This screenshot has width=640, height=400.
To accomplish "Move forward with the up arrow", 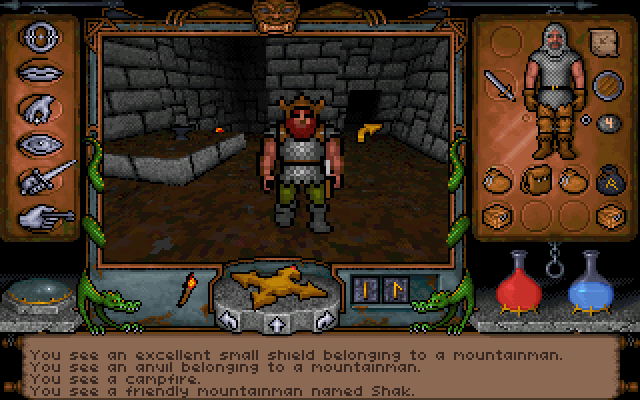I will [x=272, y=322].
